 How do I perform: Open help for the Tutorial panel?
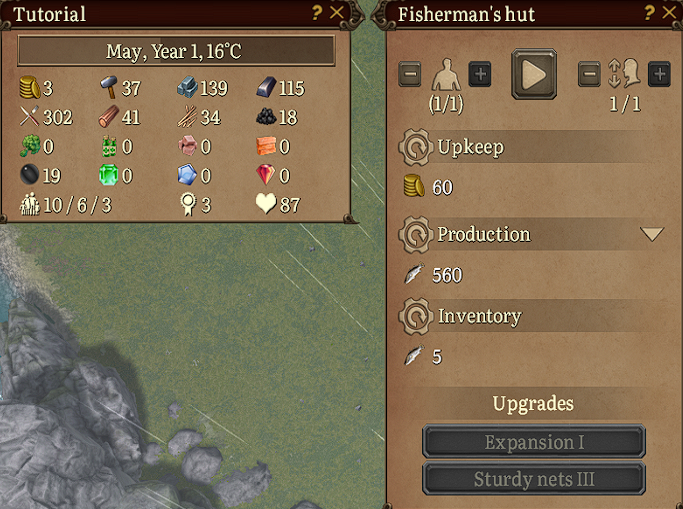coord(317,13)
